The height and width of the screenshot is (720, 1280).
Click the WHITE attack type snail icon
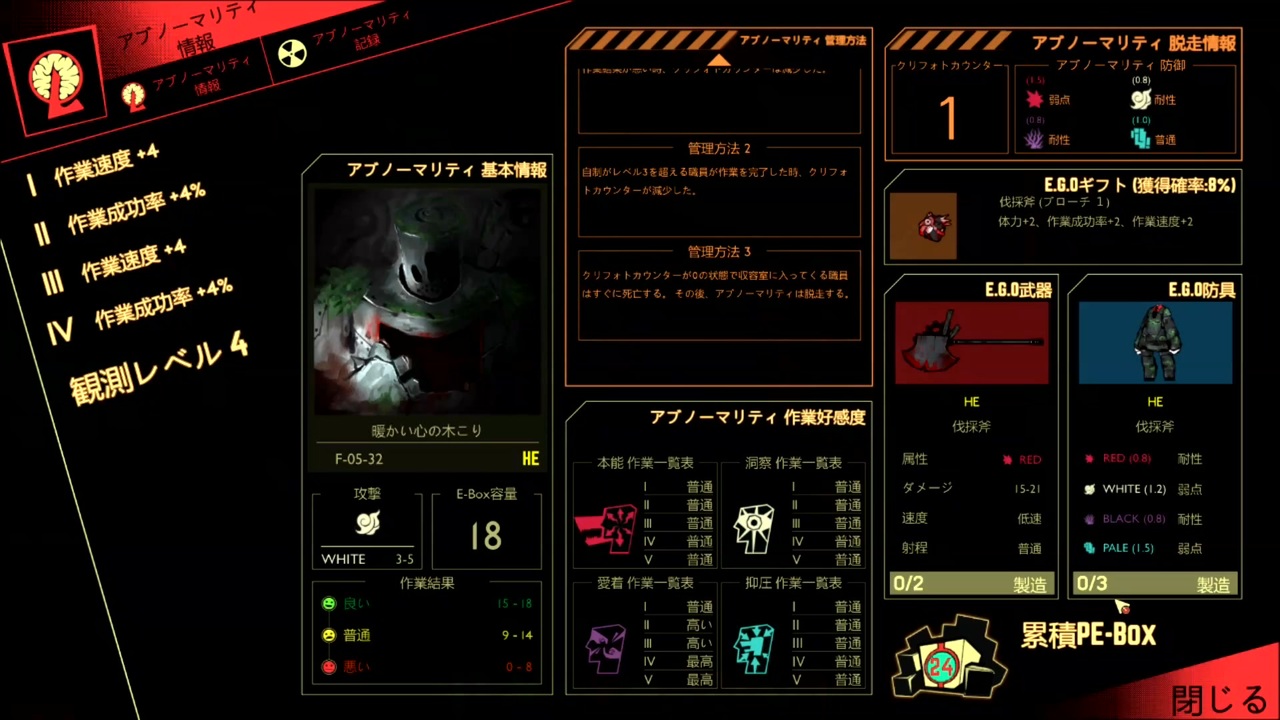click(x=367, y=523)
